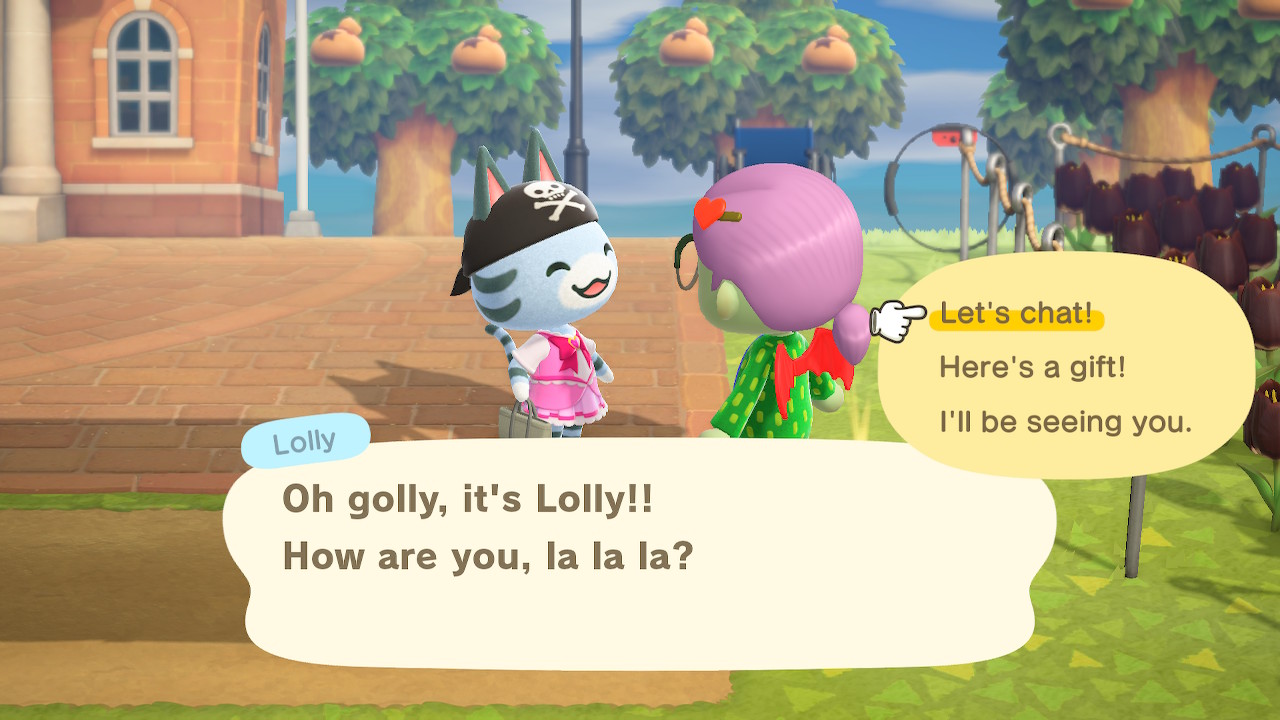1280x720 pixels.
Task: Choose the "Let's chat!" reply
Action: click(x=1016, y=315)
